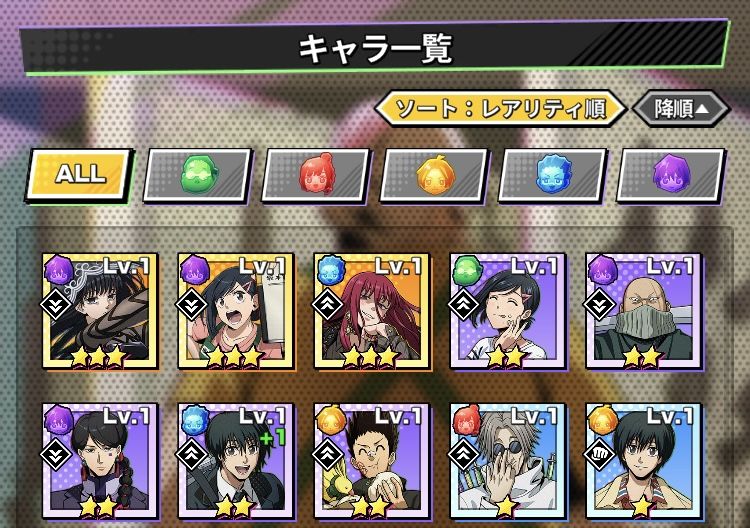This screenshot has width=750, height=528.
Task: Filter characters by purple attribute
Action: 670,176
